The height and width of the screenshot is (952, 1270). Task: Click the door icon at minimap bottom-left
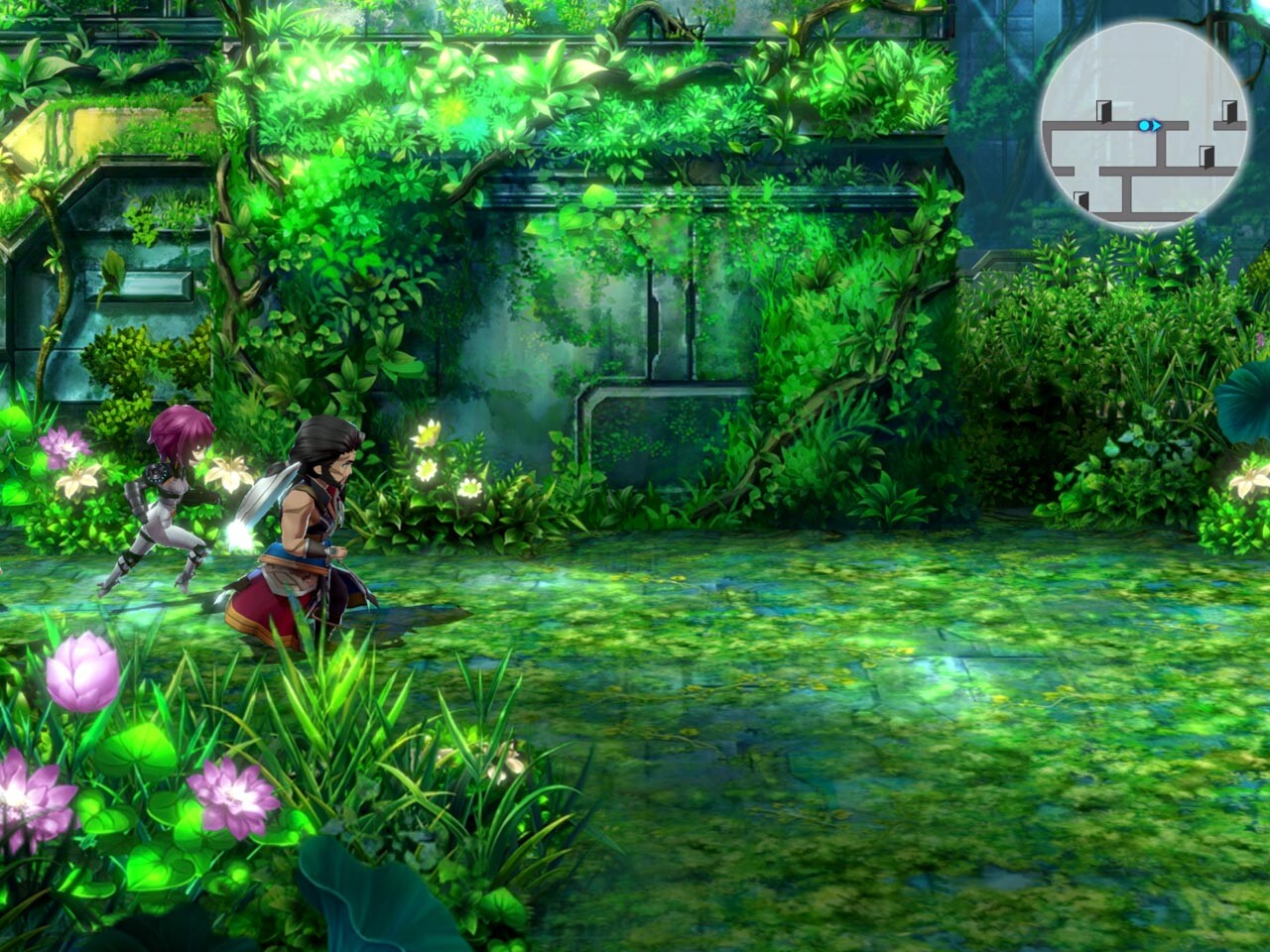pyautogui.click(x=1081, y=198)
